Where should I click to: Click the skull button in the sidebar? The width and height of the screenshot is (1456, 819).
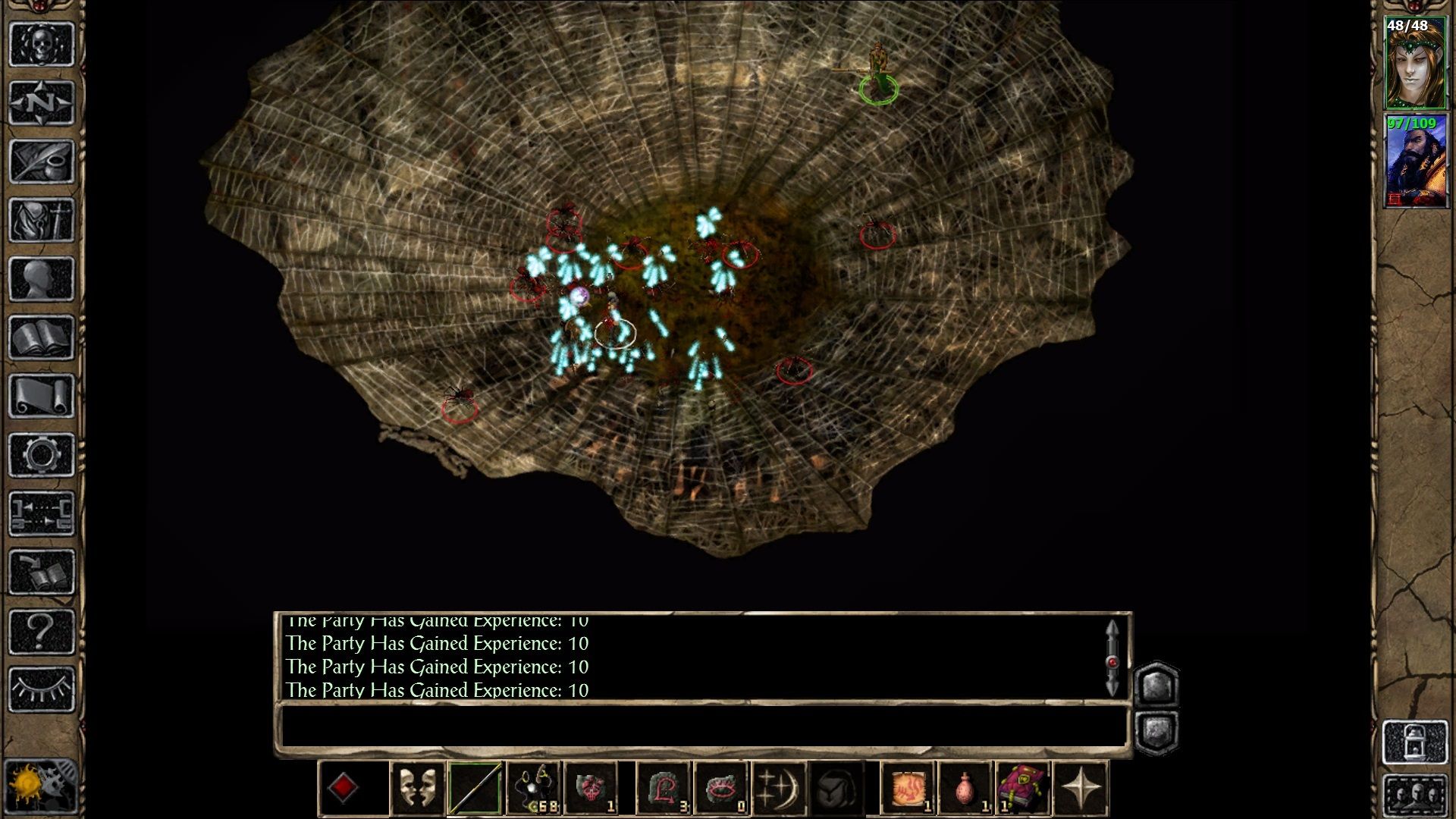pyautogui.click(x=42, y=44)
